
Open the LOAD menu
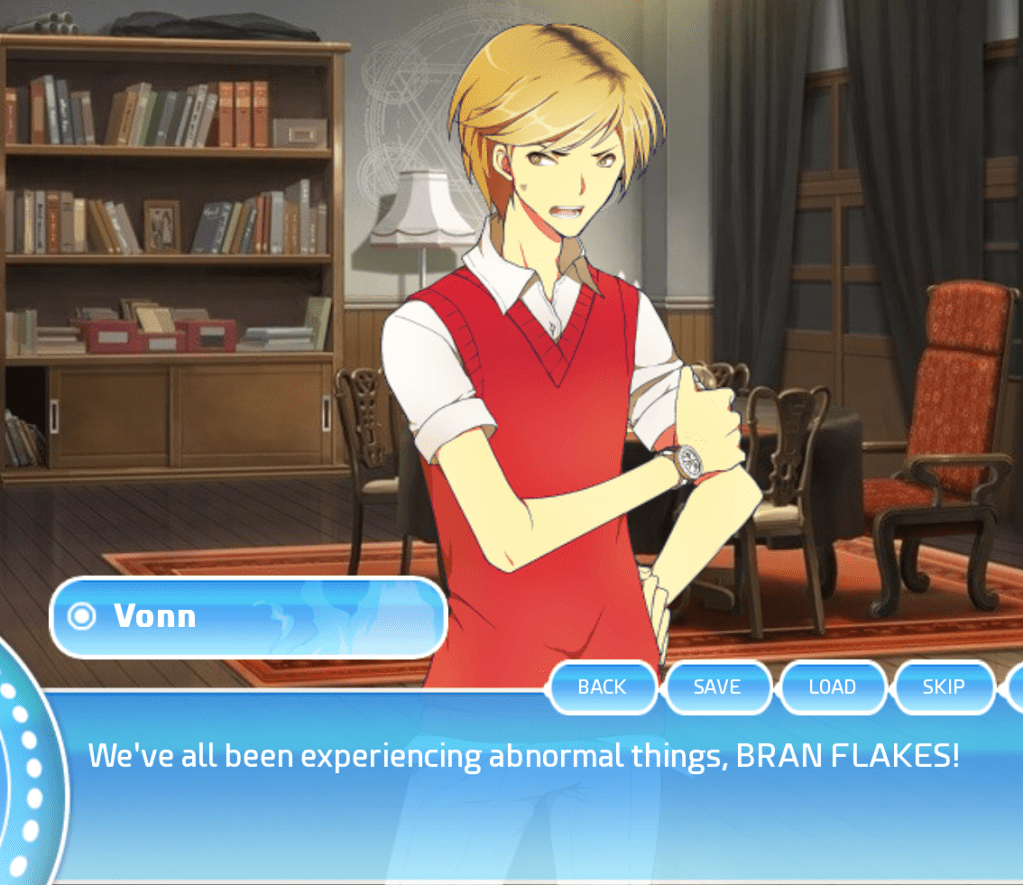pos(832,687)
